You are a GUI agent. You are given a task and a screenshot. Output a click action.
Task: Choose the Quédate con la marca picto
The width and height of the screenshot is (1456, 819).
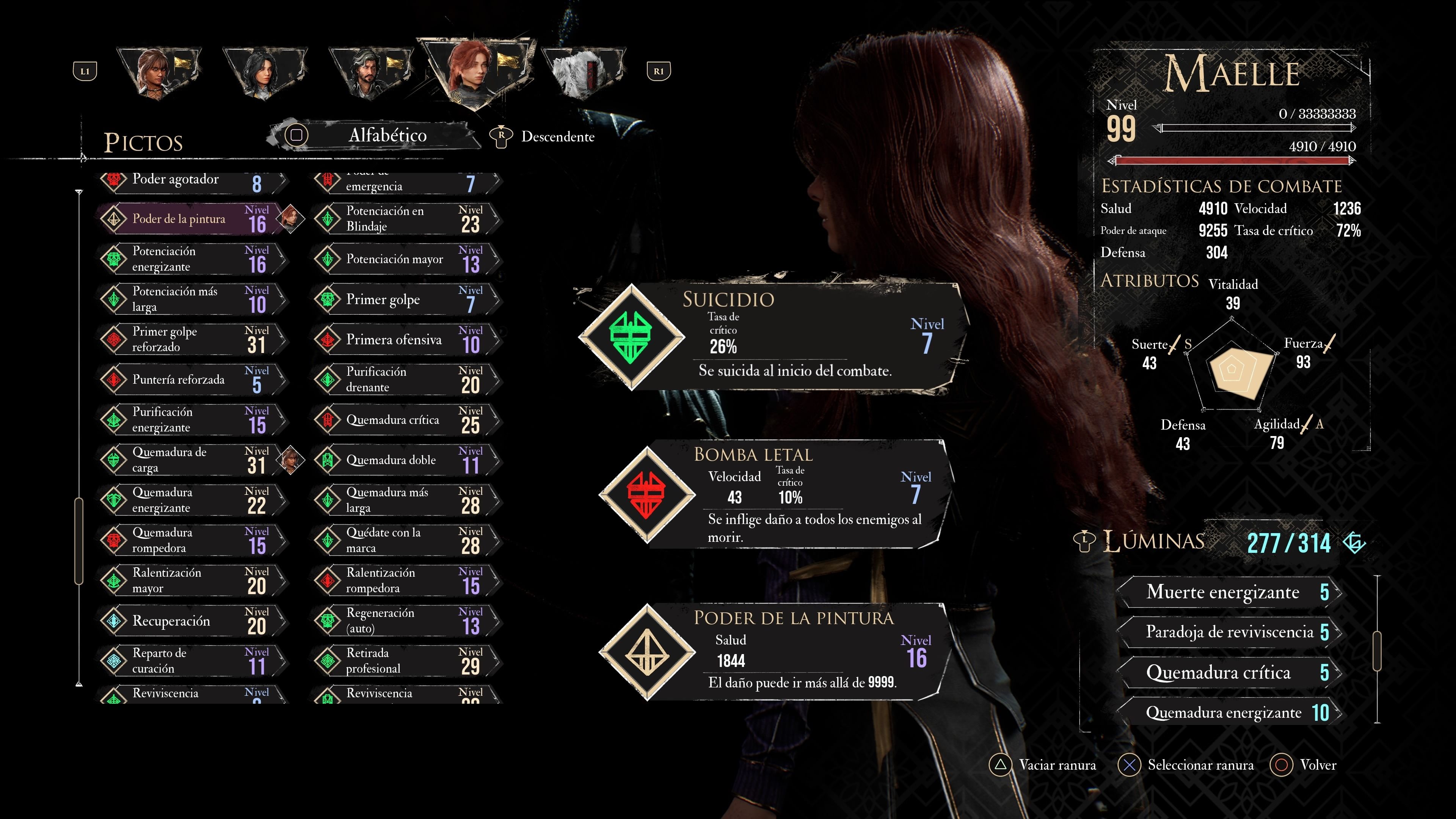[406, 540]
